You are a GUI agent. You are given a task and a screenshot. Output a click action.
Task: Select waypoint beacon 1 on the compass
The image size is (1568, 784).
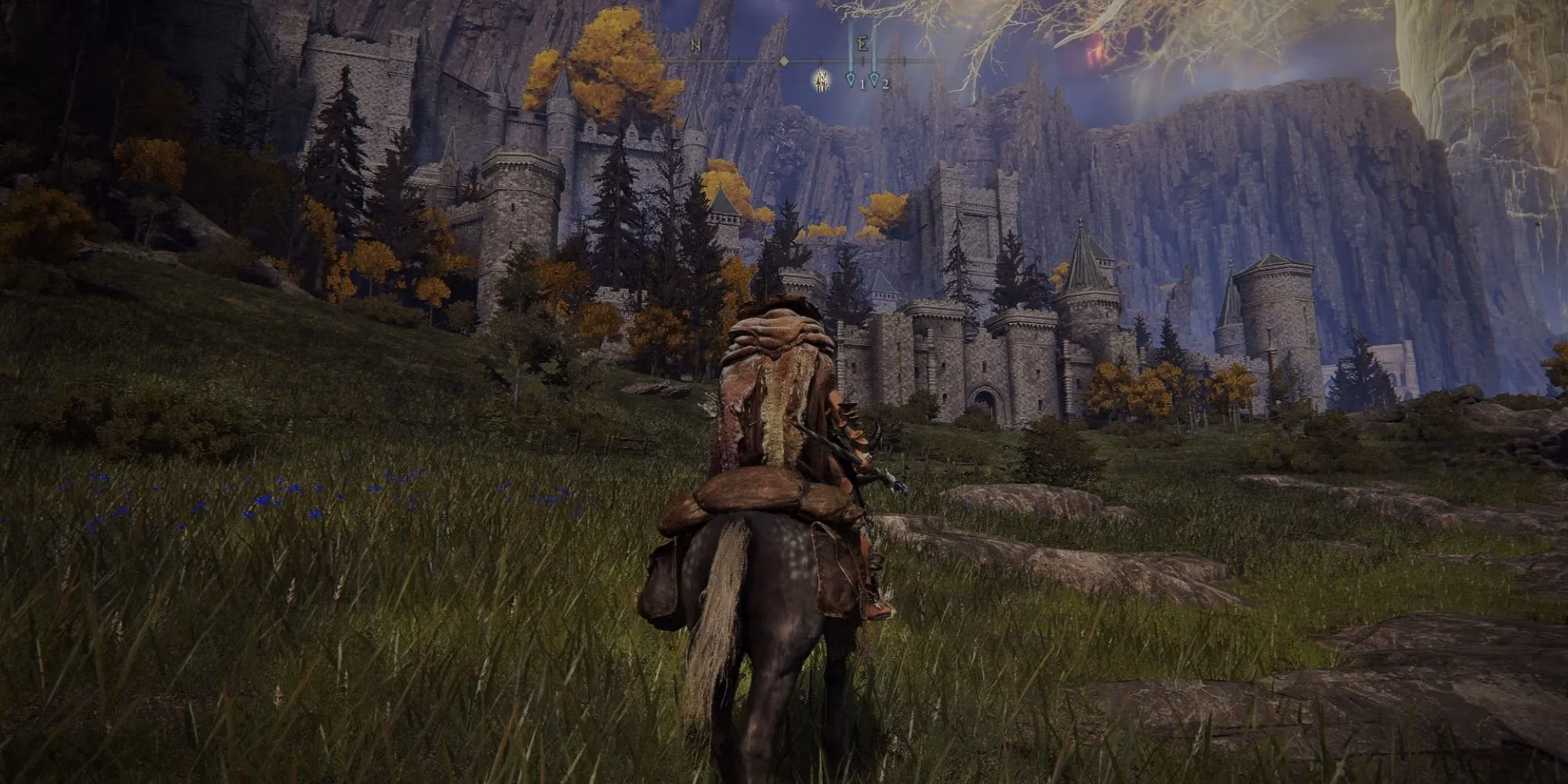pyautogui.click(x=851, y=81)
